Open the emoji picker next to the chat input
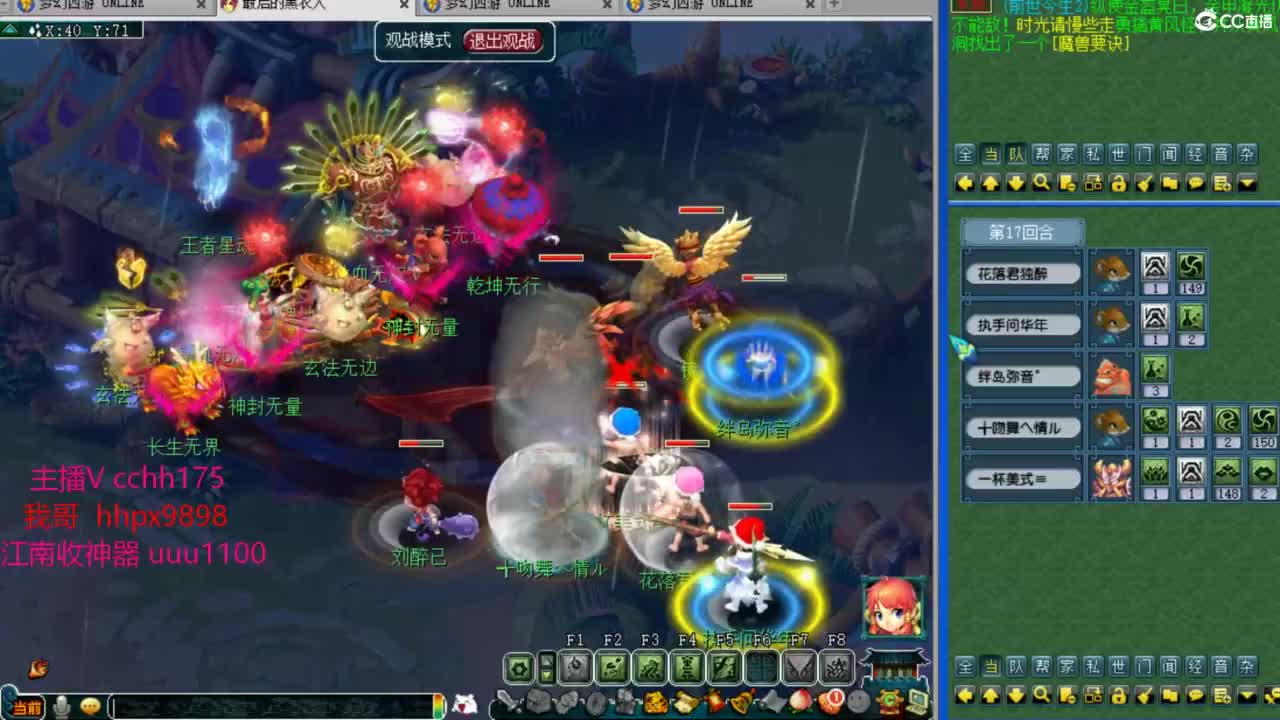 click(88, 706)
